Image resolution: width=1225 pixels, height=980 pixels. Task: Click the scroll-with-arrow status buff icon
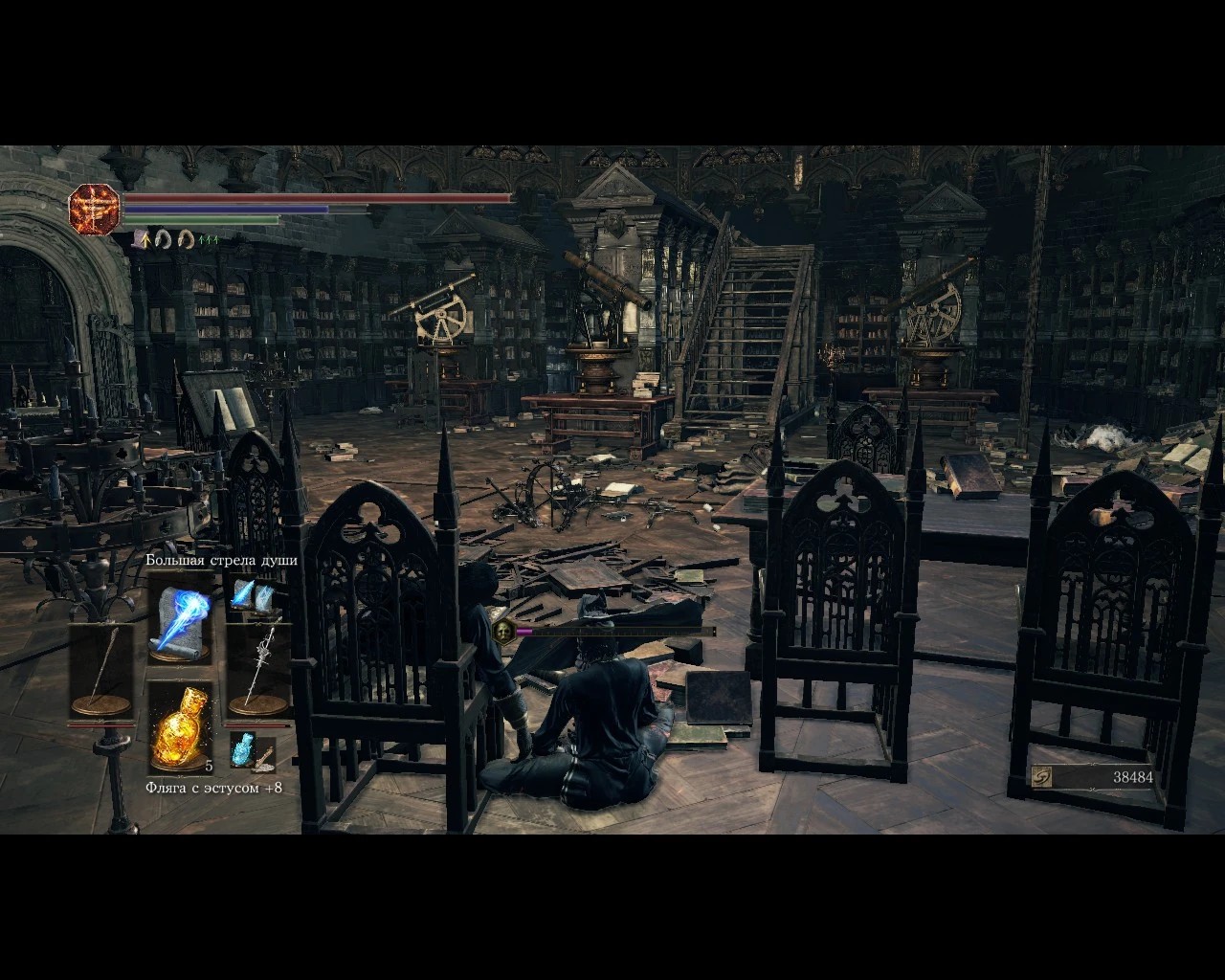pyautogui.click(x=143, y=239)
